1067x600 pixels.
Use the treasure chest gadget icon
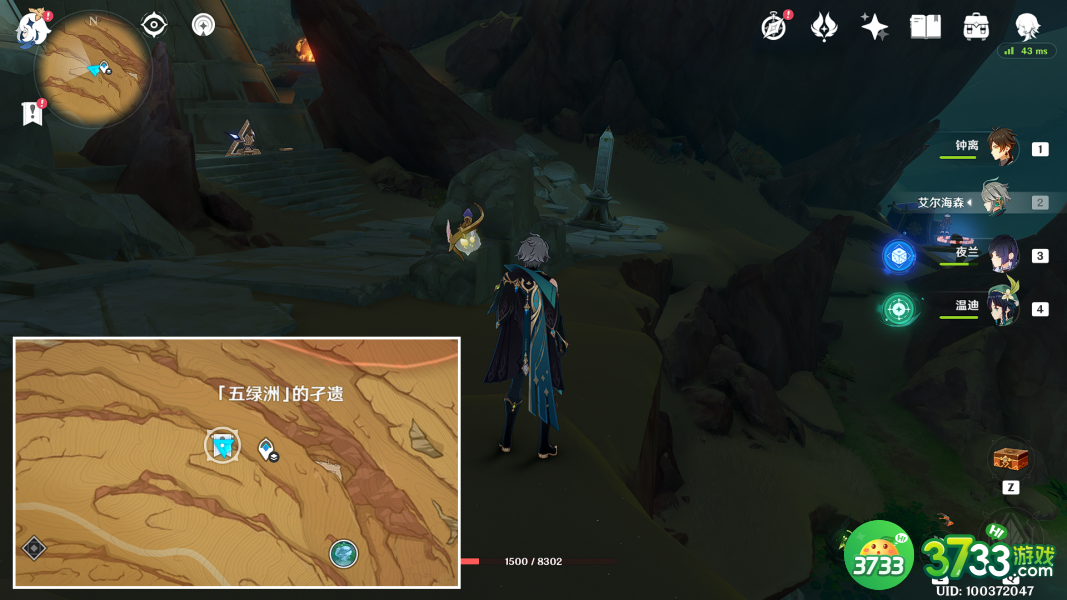click(x=1009, y=460)
